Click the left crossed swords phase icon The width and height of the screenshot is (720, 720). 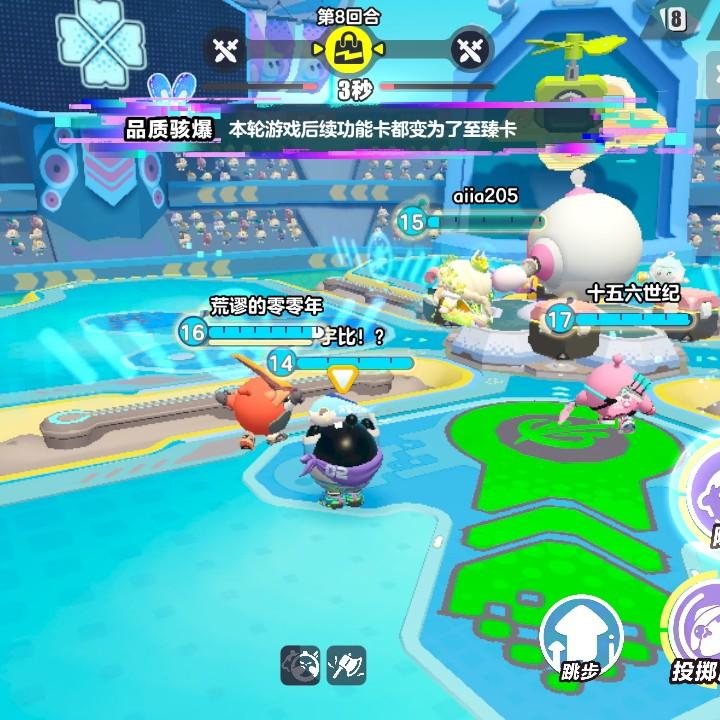pyautogui.click(x=226, y=48)
